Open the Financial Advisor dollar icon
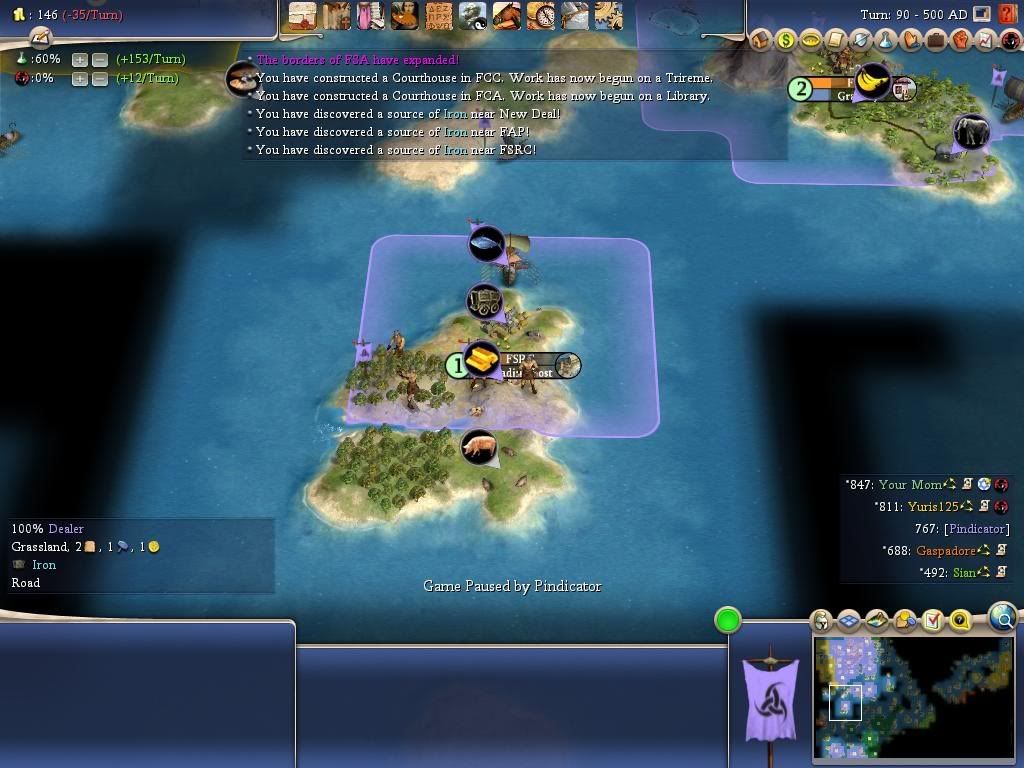Viewport: 1024px width, 768px height. point(786,40)
